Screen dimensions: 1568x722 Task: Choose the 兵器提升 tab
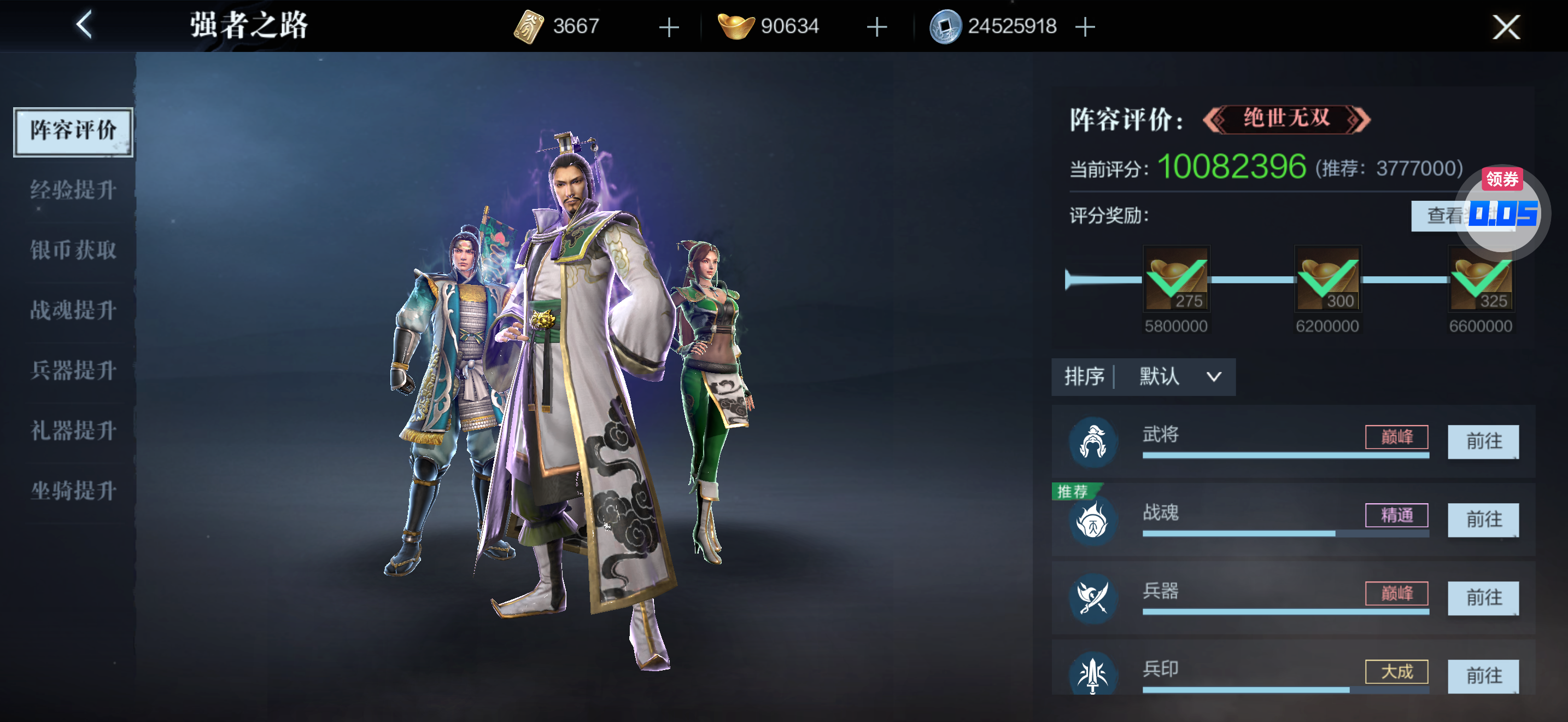tap(73, 370)
